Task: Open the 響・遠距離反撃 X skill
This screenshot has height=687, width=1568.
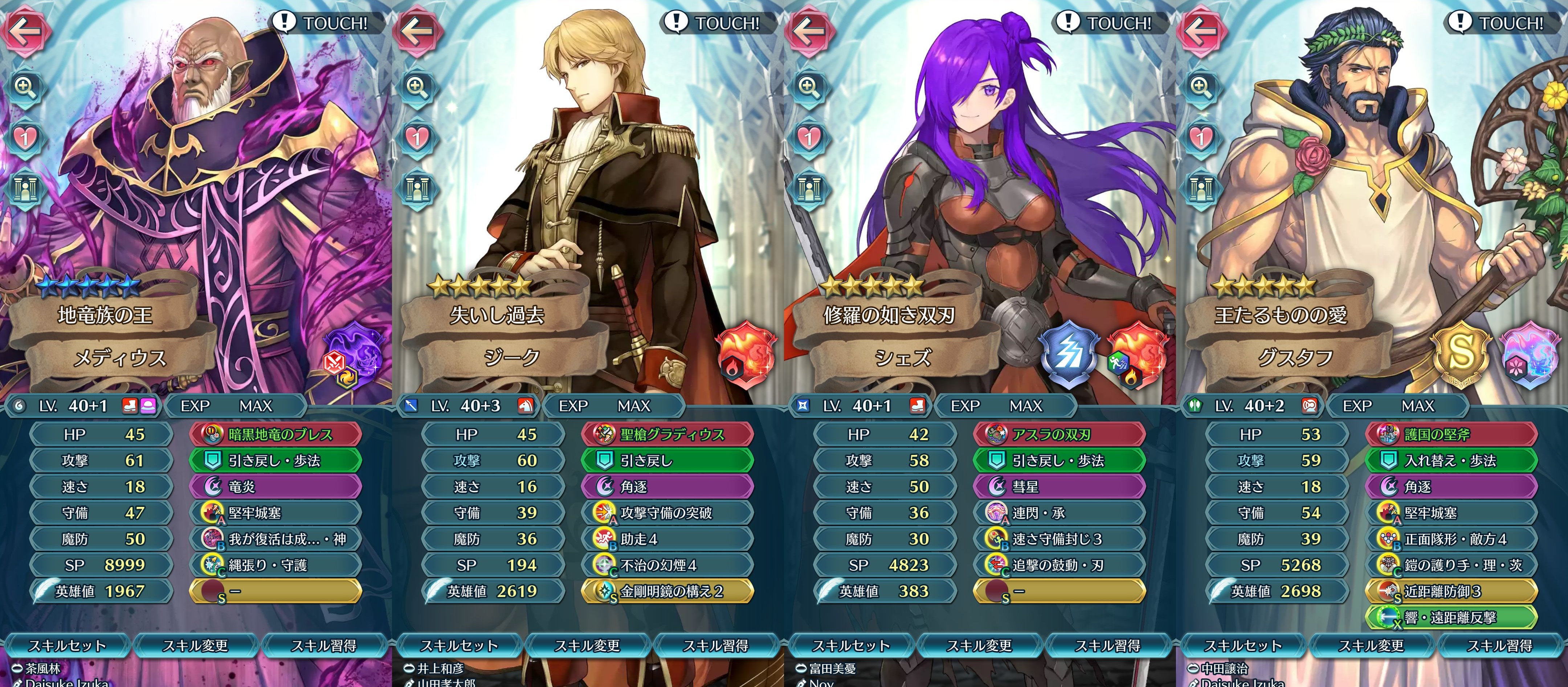Action: pyautogui.click(x=1452, y=618)
